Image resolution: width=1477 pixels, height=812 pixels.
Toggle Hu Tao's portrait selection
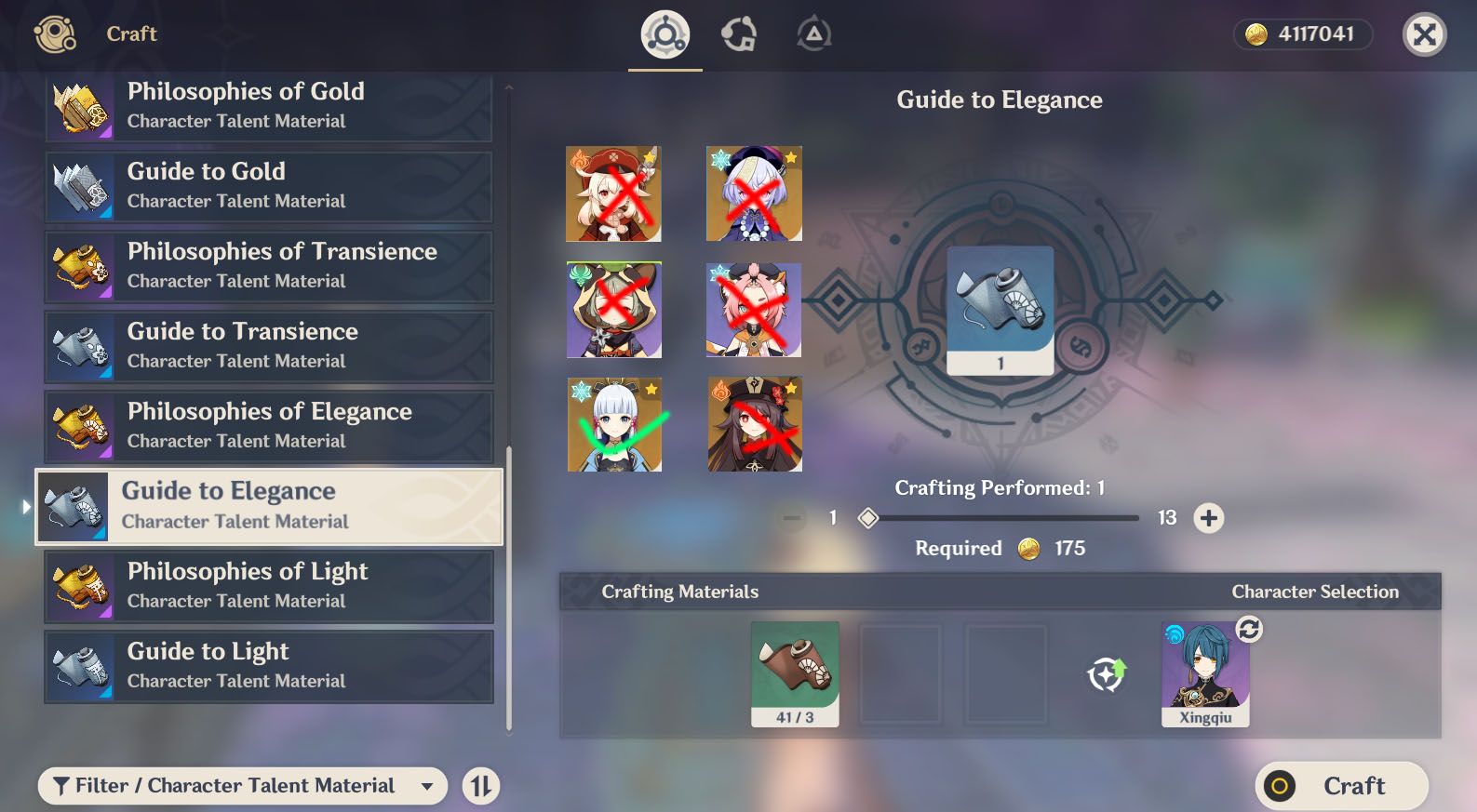(x=754, y=425)
